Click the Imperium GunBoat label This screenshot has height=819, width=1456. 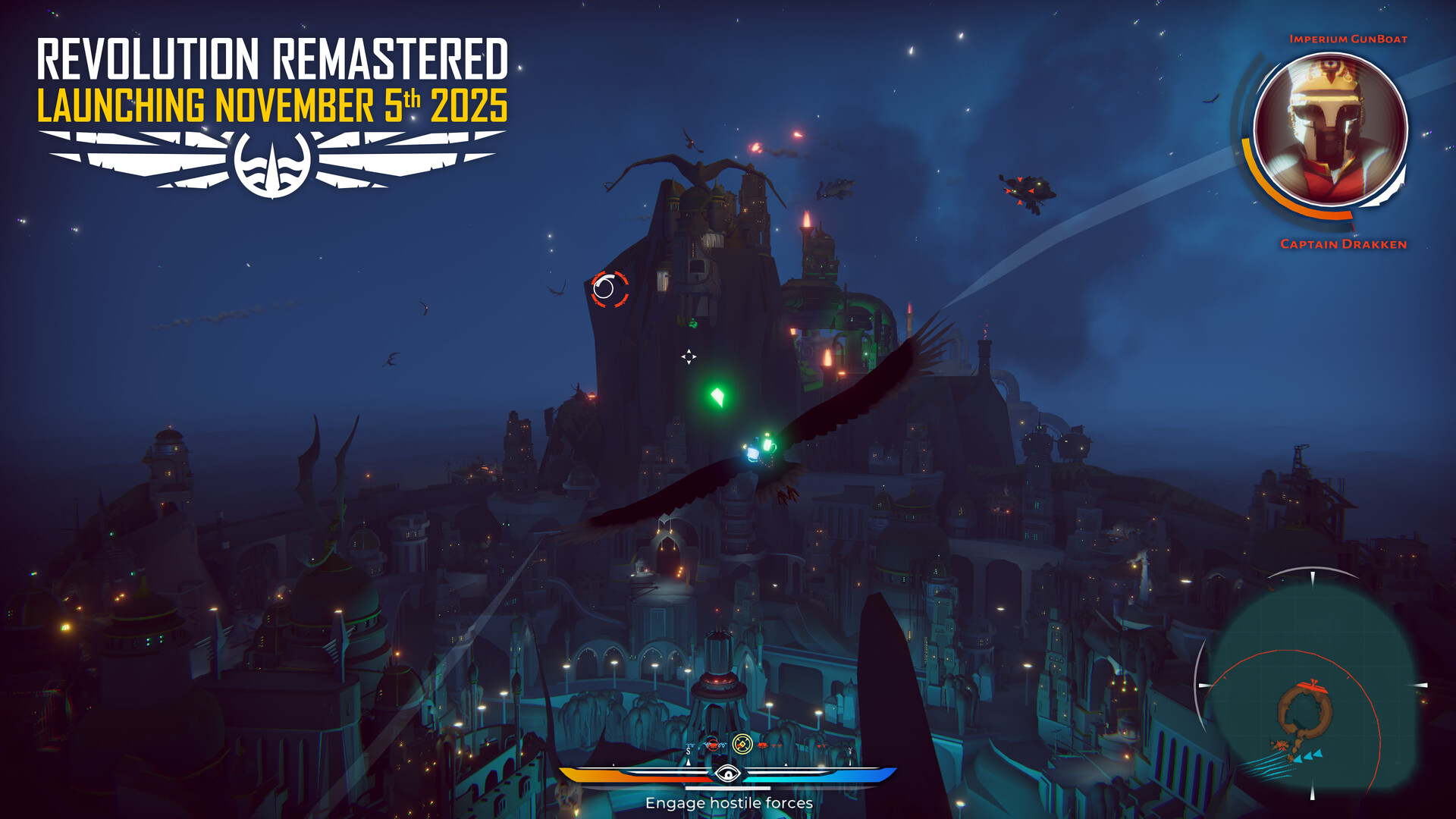1350,39
